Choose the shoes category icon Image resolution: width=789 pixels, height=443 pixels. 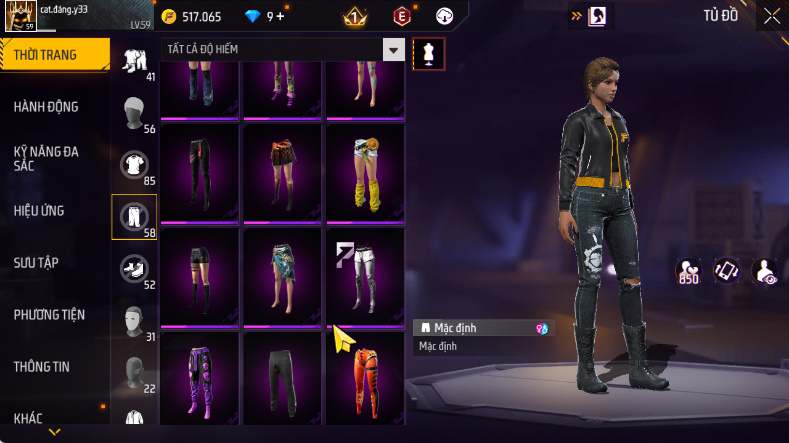point(134,266)
